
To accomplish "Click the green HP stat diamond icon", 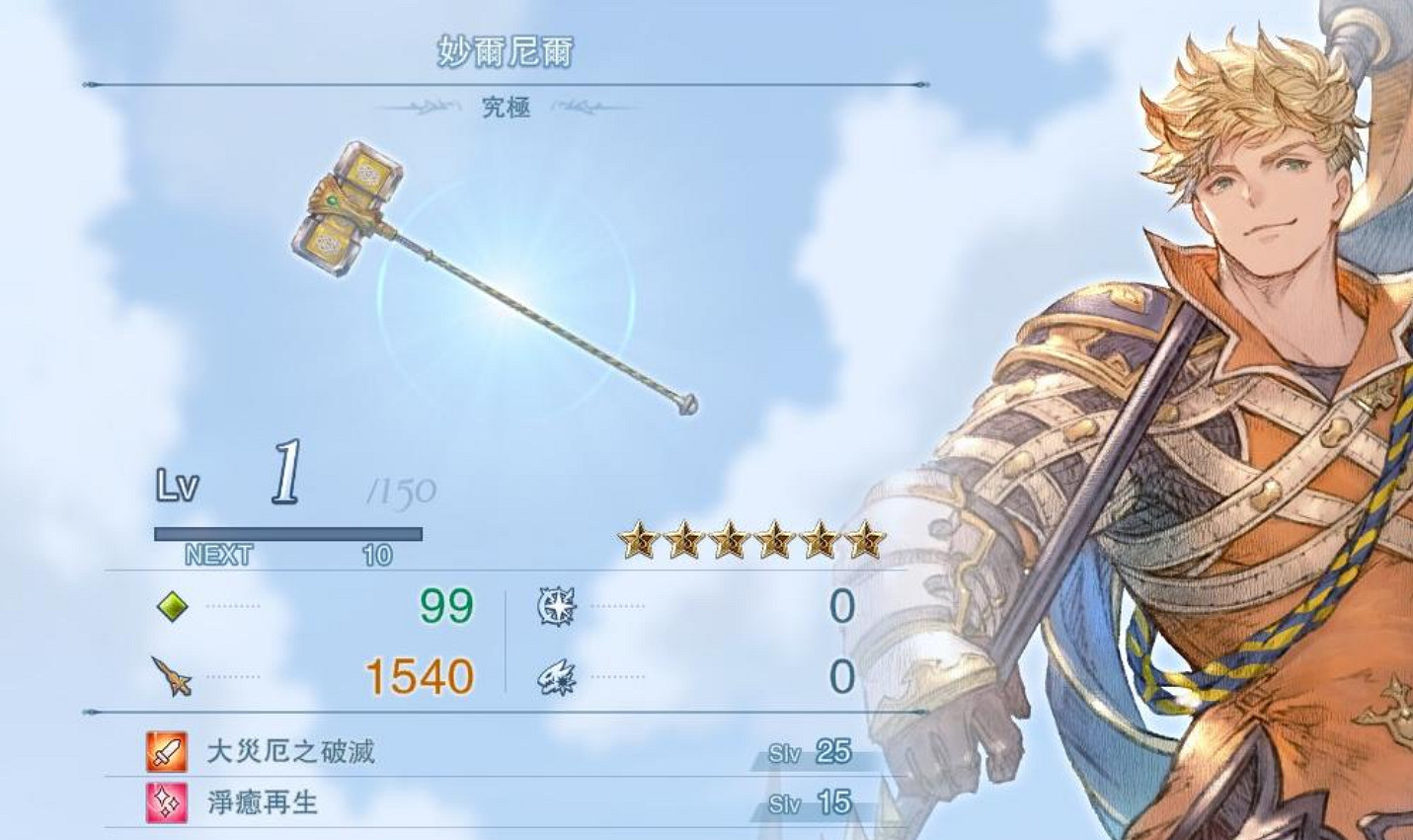I will (173, 609).
